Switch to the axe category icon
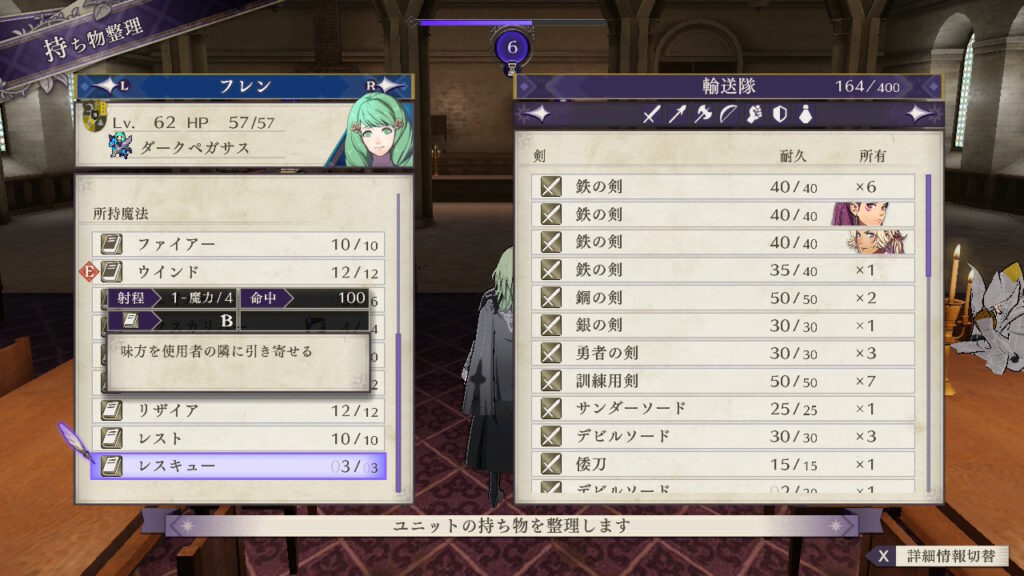 tap(703, 115)
